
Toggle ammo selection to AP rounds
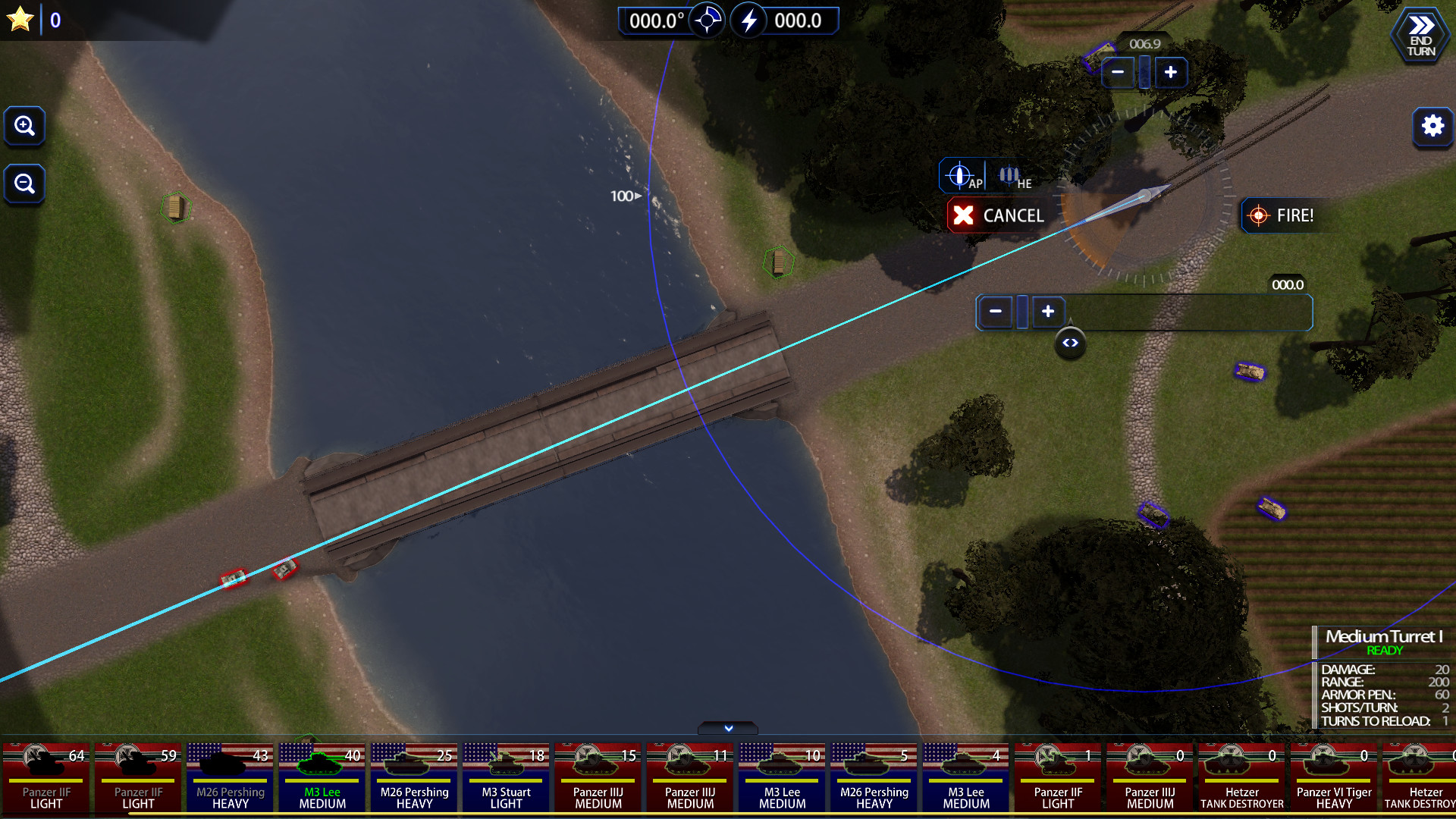(x=962, y=175)
